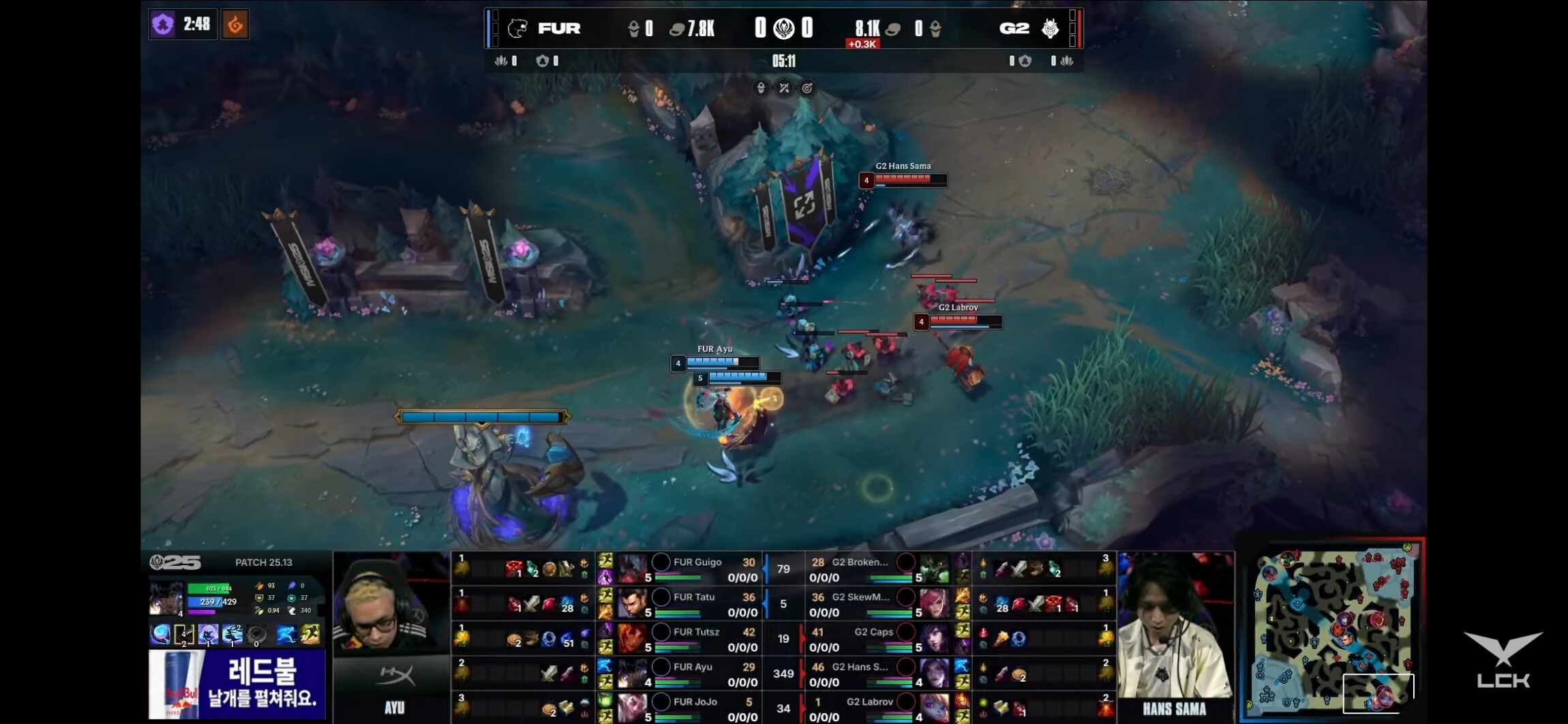Click FUR Tutsz's champion portrait
This screenshot has height=724, width=1568.
tap(632, 638)
